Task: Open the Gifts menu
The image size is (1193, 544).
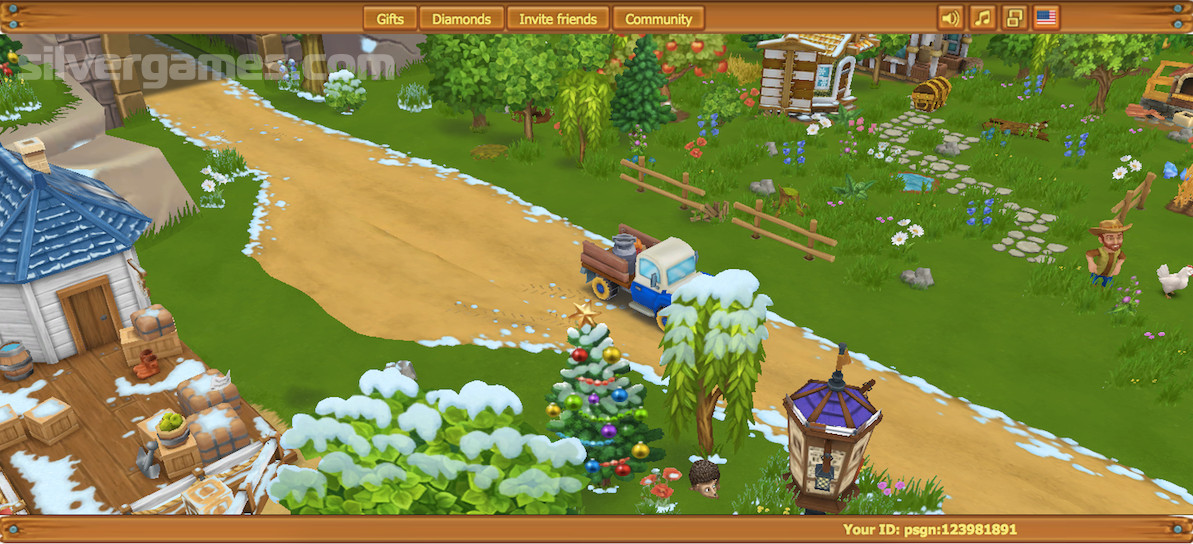Action: pyautogui.click(x=390, y=18)
